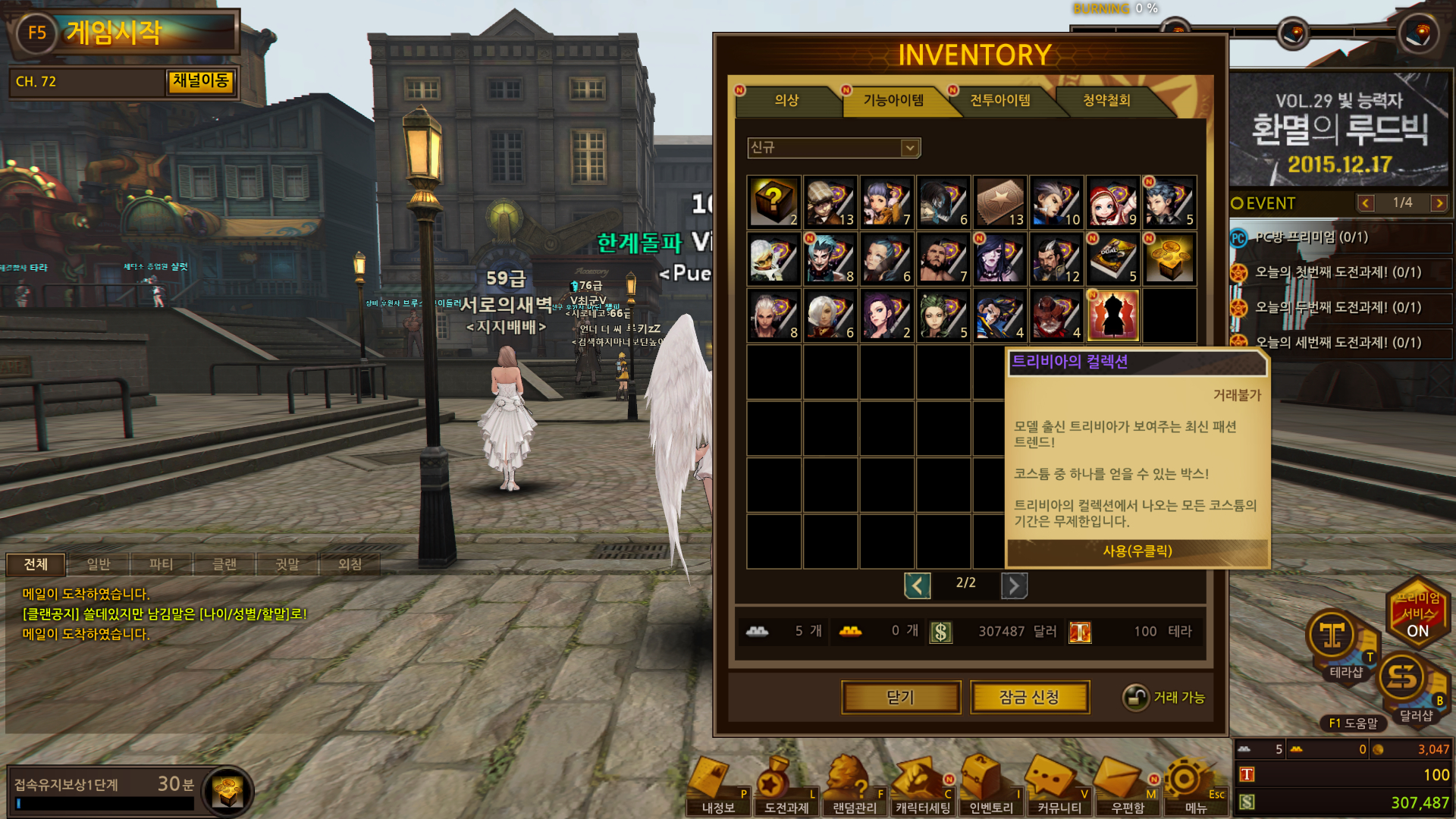Switch to the 의상 costume tab
The width and height of the screenshot is (1456, 819).
(786, 100)
